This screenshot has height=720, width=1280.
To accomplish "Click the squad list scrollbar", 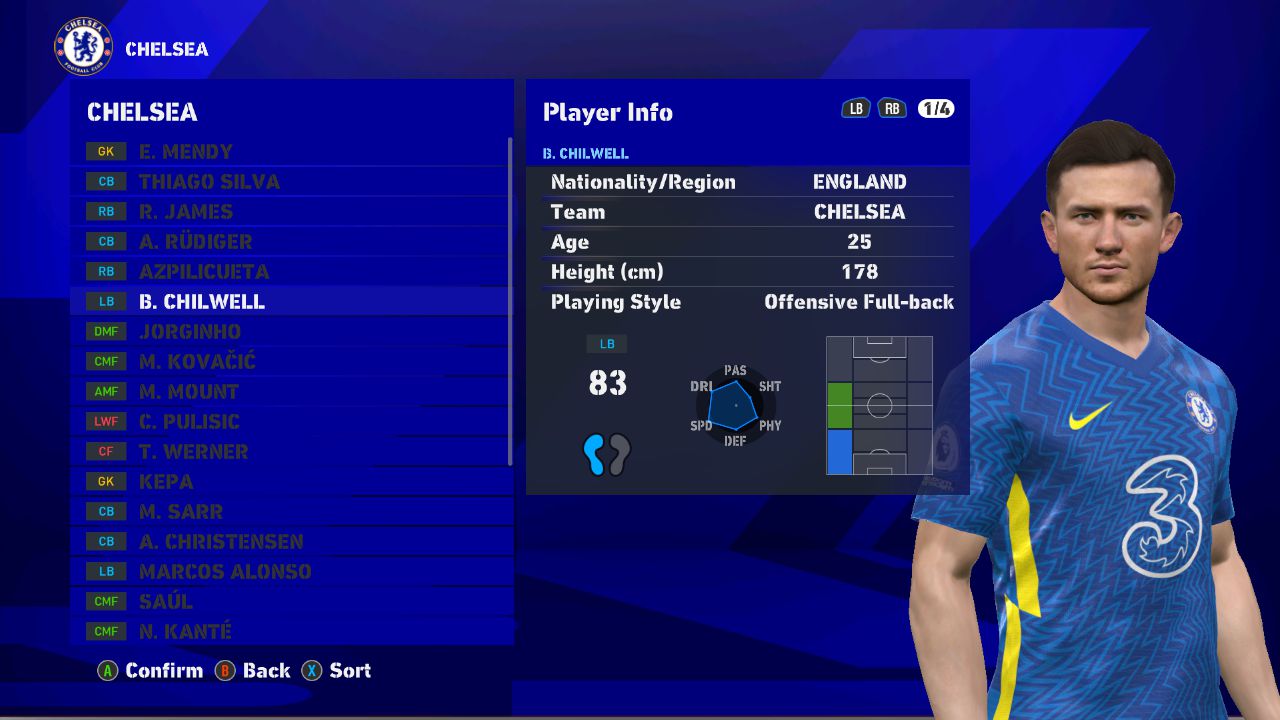I will 511,300.
